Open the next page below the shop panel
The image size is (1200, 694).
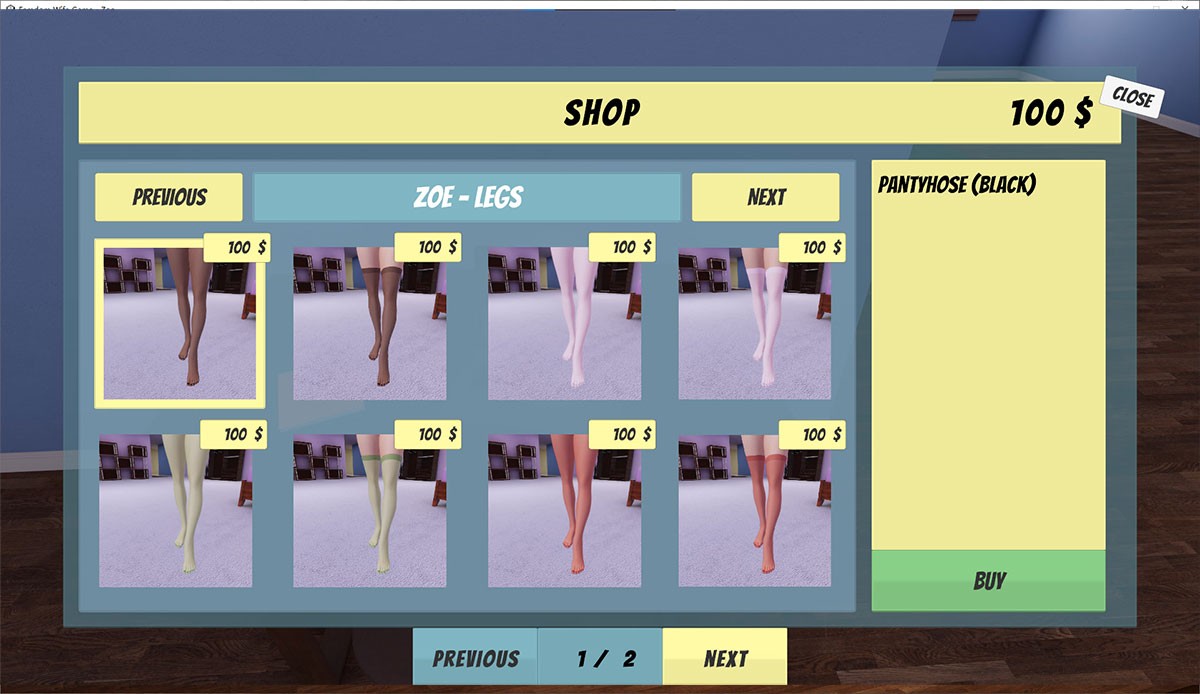click(x=725, y=658)
